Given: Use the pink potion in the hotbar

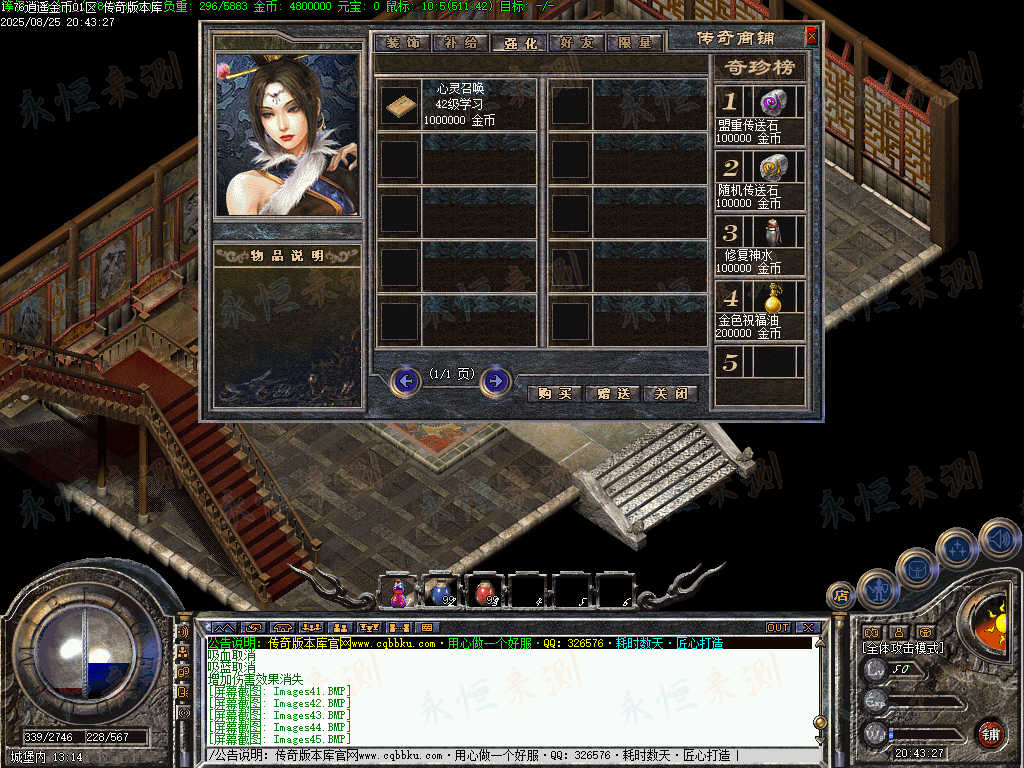Looking at the screenshot, I should point(398,594).
